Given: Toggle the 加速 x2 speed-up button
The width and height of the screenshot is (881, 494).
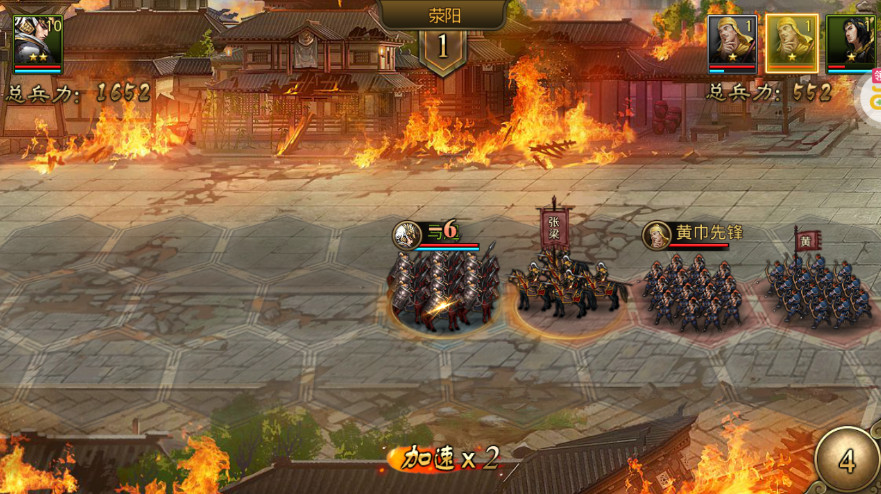Looking at the screenshot, I should coord(450,459).
